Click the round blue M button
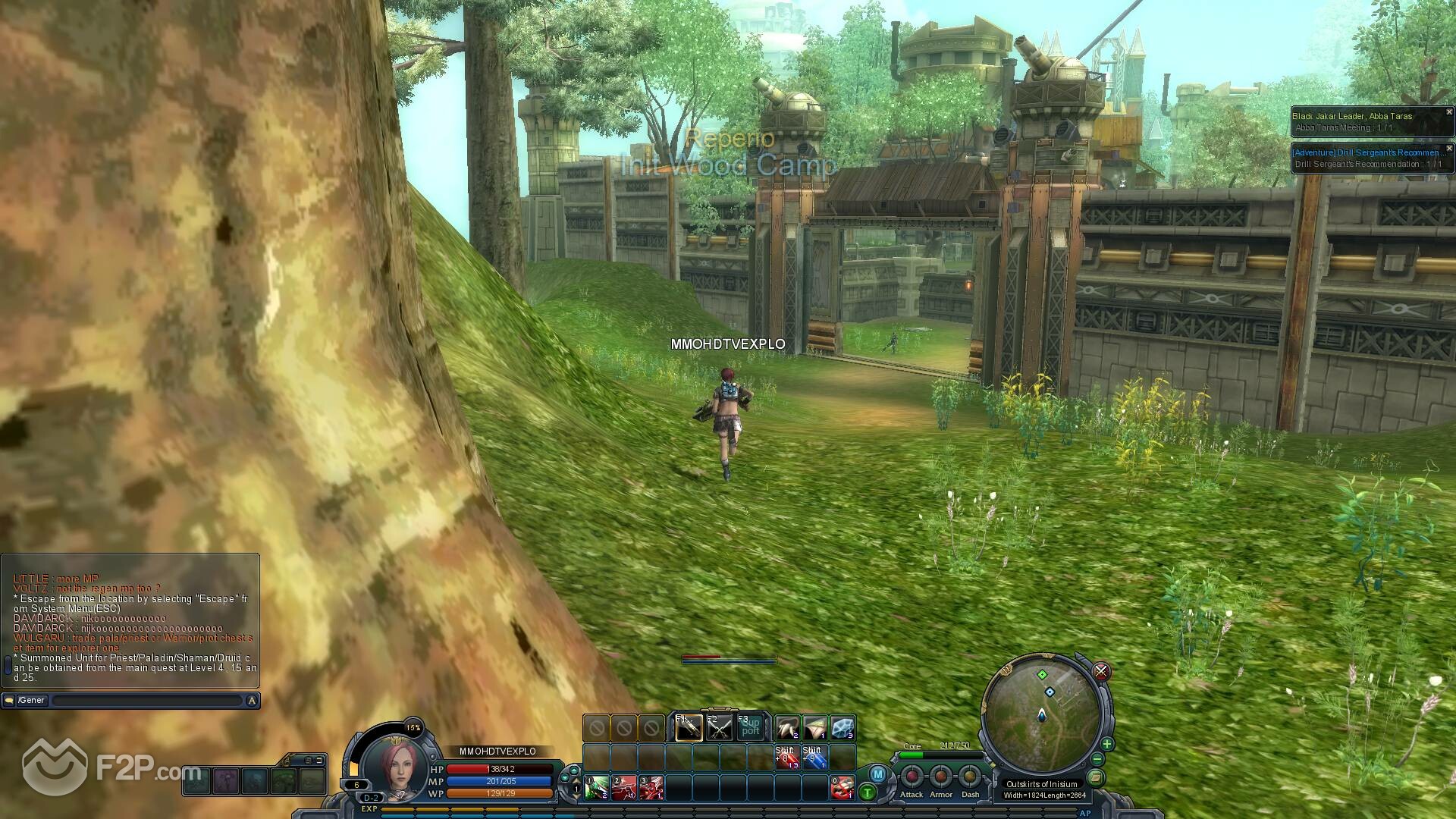This screenshot has width=1456, height=819. point(877,774)
